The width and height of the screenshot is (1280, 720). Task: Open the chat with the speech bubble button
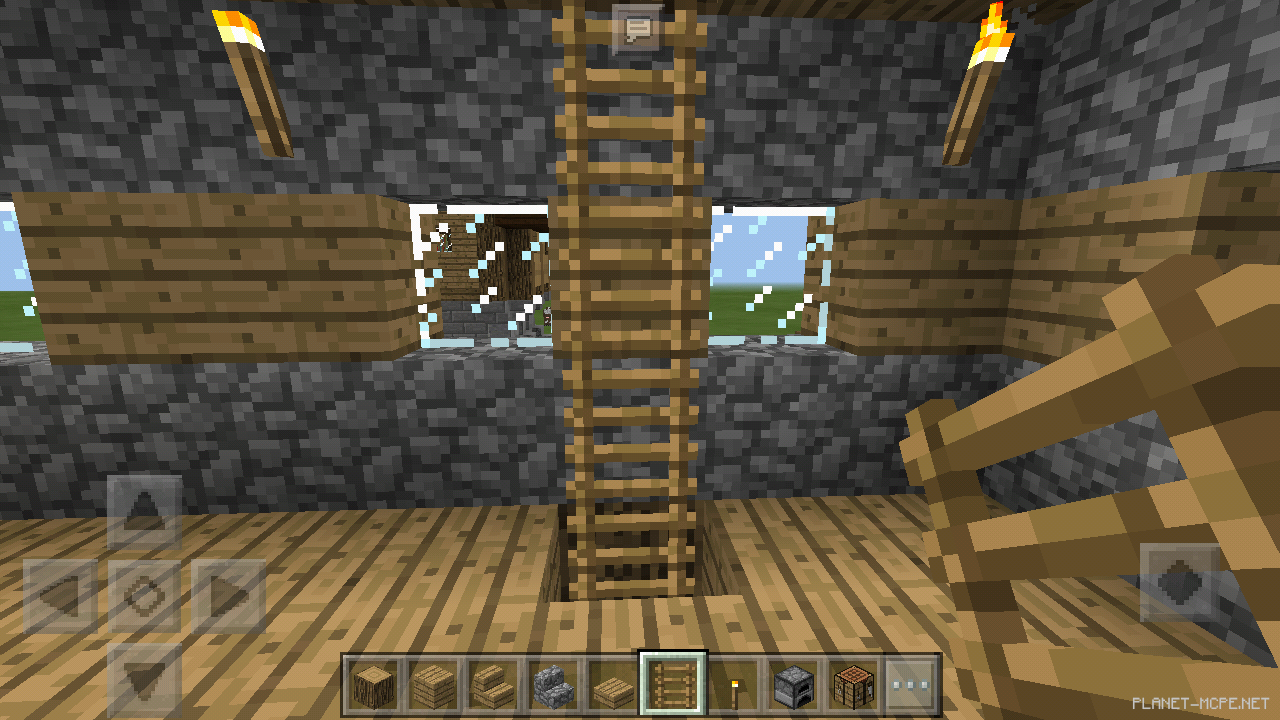tap(639, 27)
